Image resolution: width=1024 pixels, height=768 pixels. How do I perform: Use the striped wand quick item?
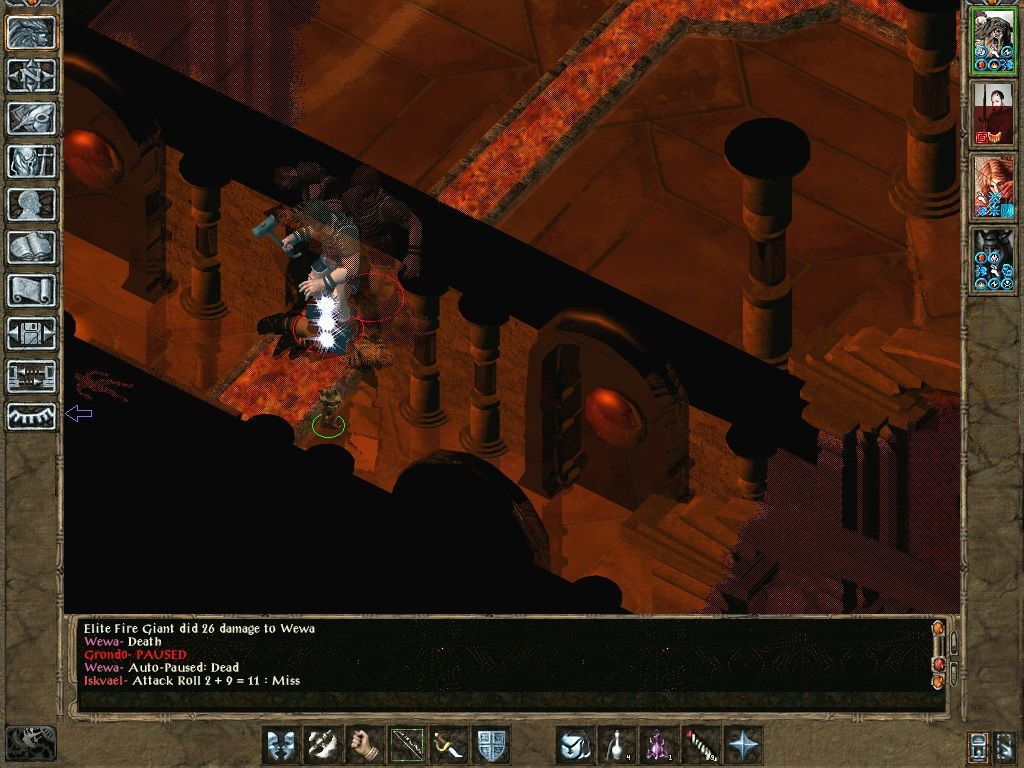[701, 745]
